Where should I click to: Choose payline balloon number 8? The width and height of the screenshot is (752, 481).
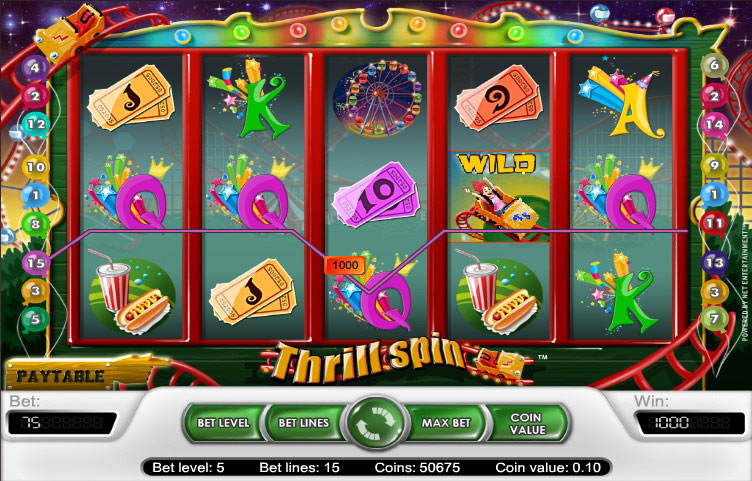pos(35,225)
